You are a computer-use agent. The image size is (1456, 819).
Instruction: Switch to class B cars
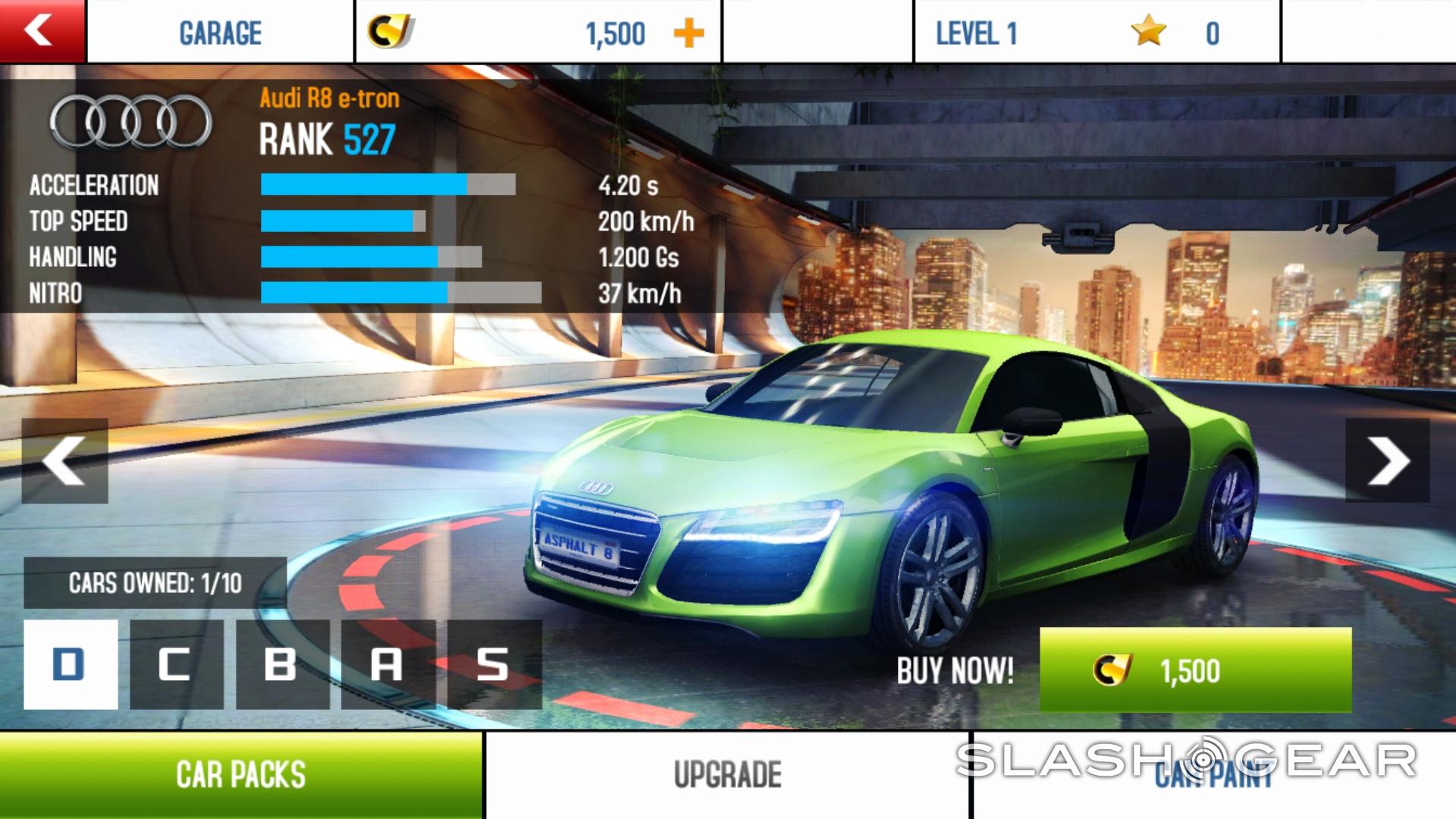click(x=282, y=664)
